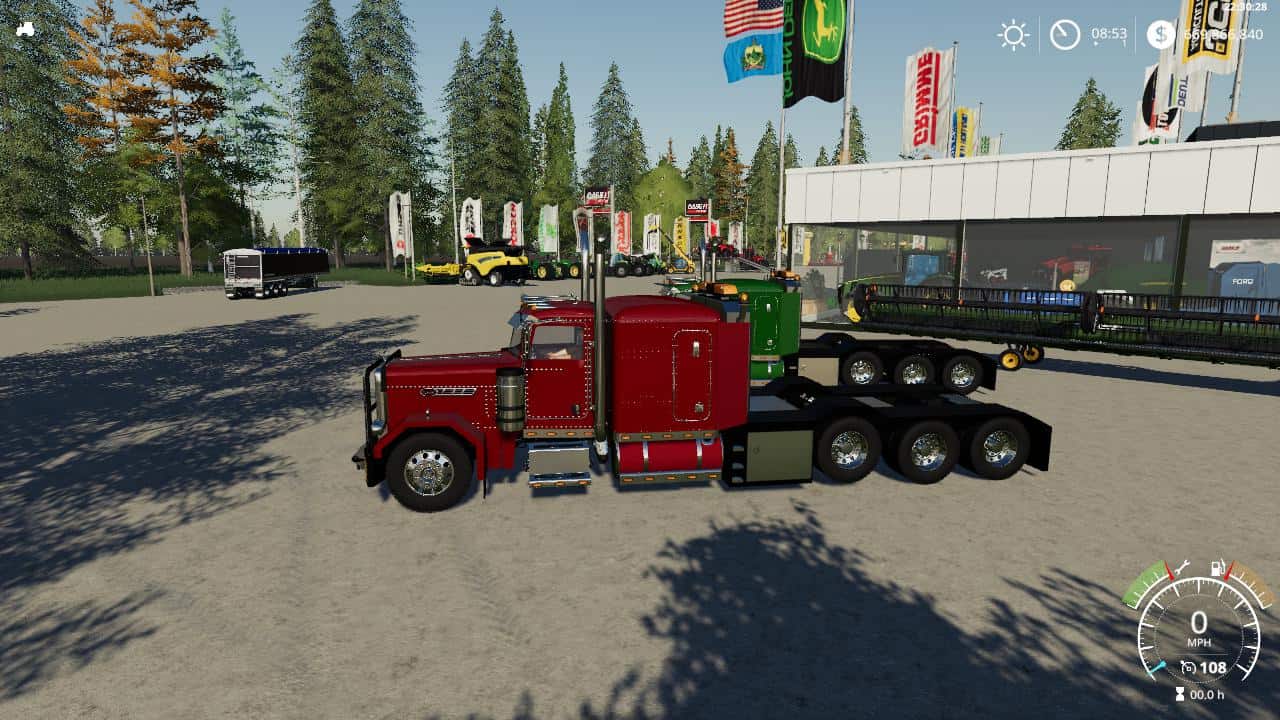Screen dimensions: 1280x720
Task: Click the fuel pump icon above the gauge
Action: coord(1215,568)
